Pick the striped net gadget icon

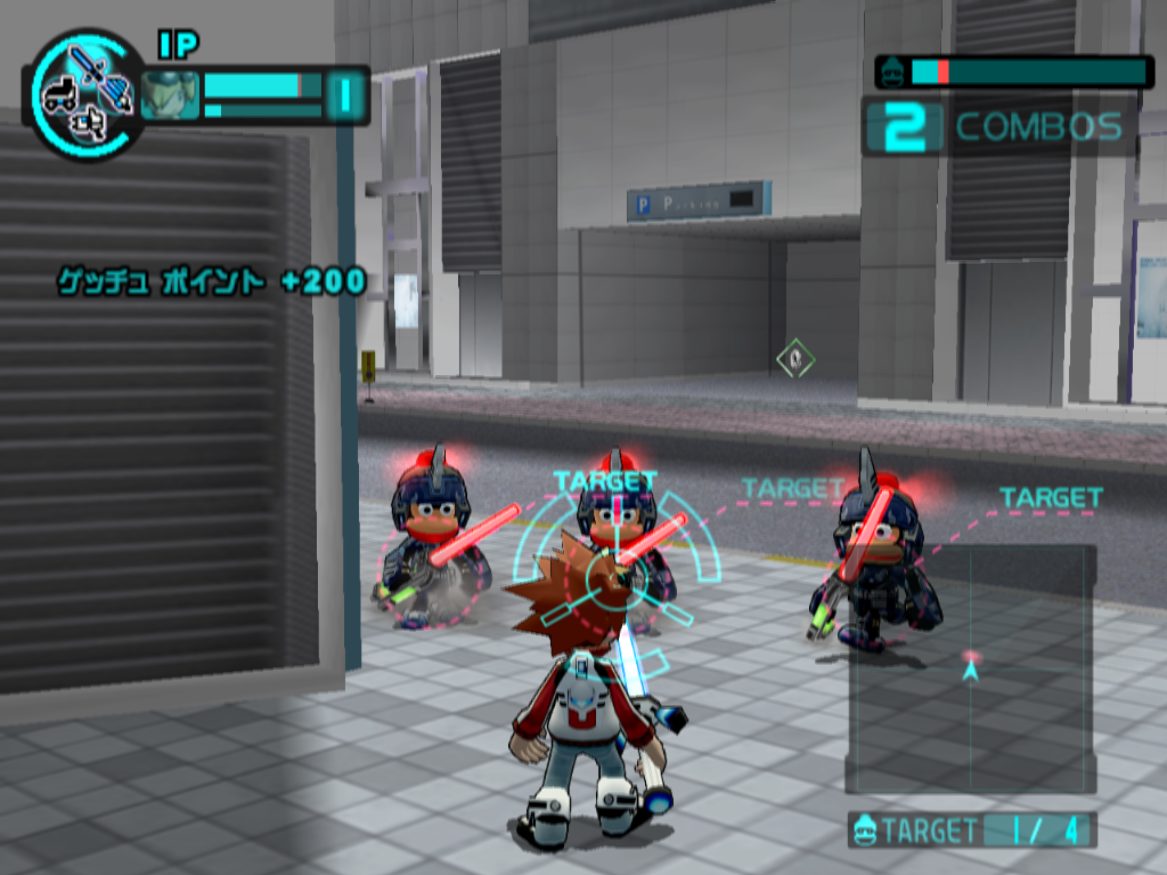pos(119,95)
